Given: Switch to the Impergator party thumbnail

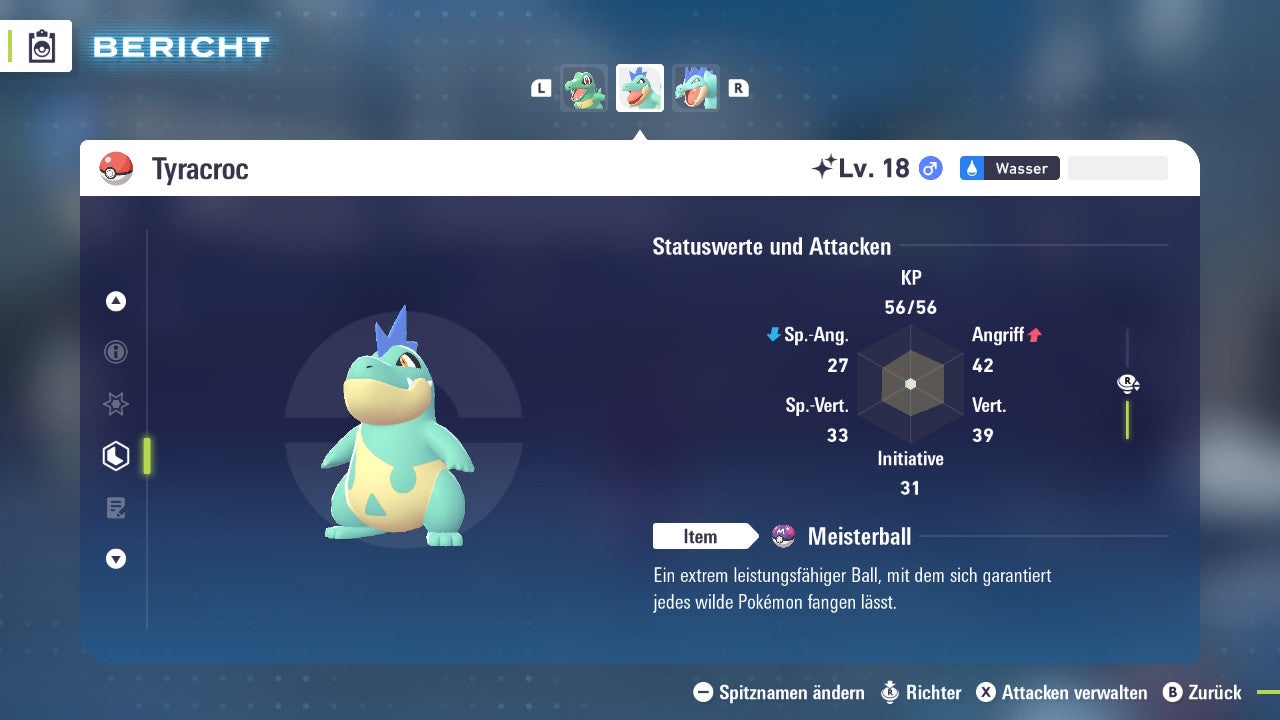Looking at the screenshot, I should 695,87.
